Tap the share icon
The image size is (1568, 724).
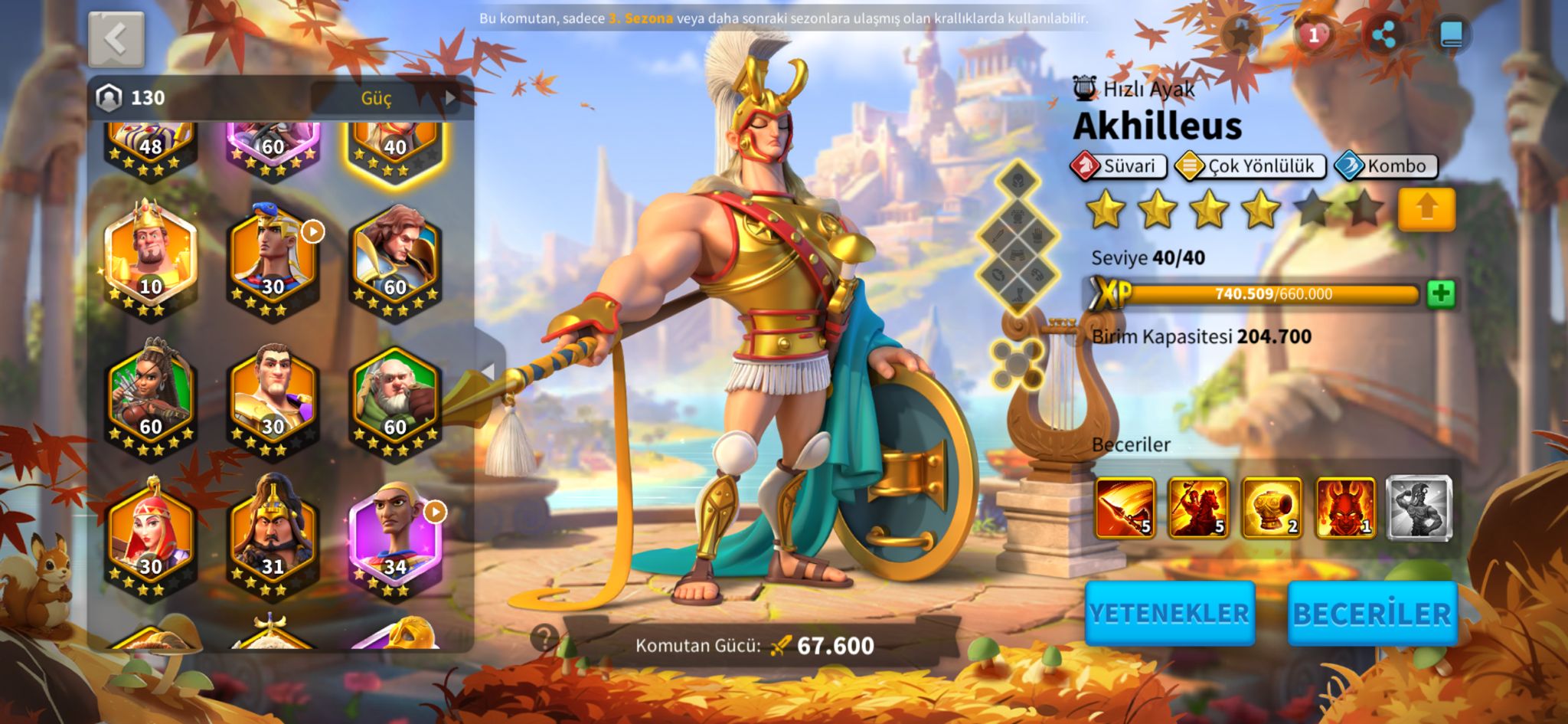[1383, 35]
